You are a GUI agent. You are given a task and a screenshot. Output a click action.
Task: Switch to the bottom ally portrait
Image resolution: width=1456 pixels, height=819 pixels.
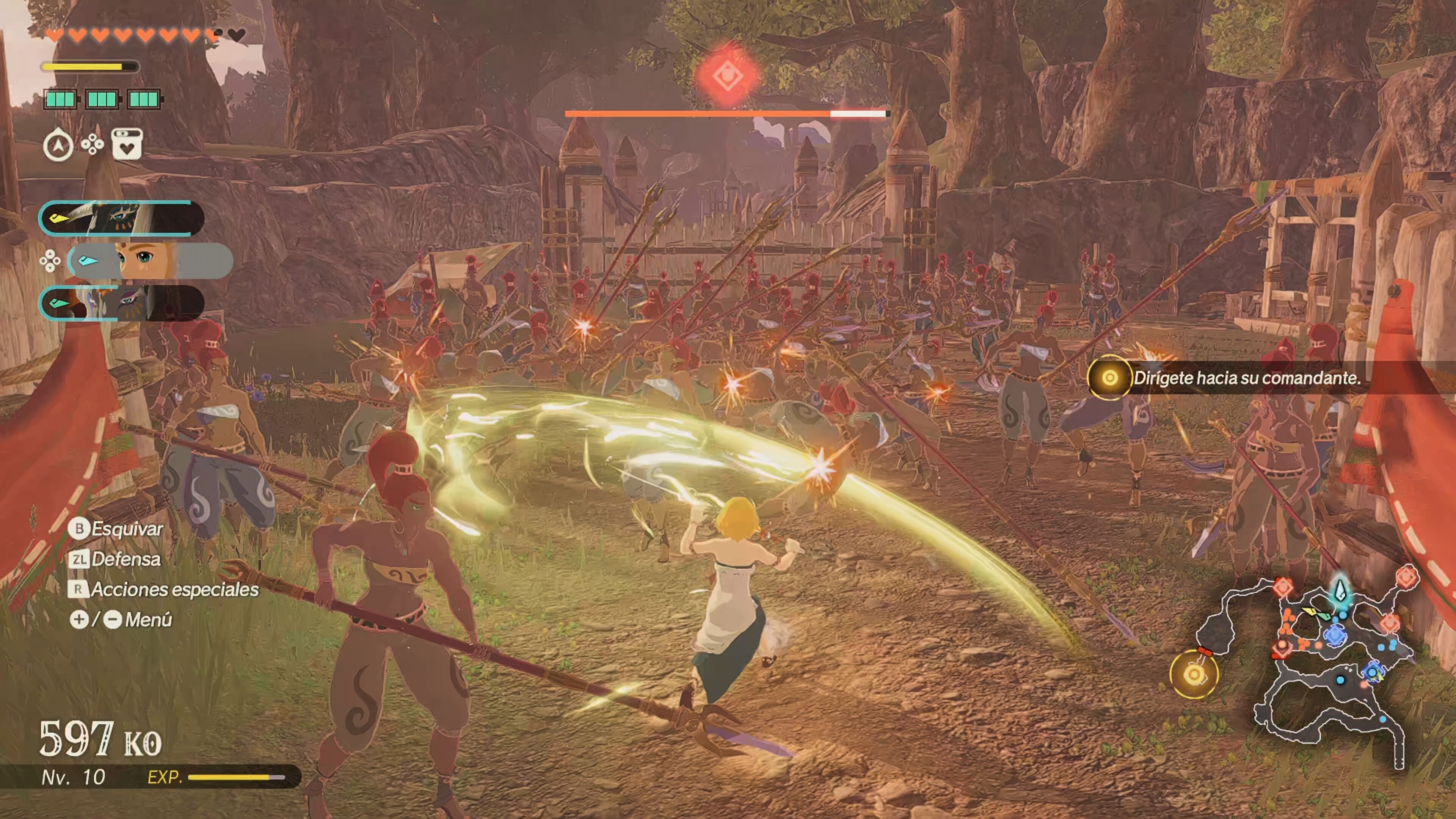[x=121, y=303]
